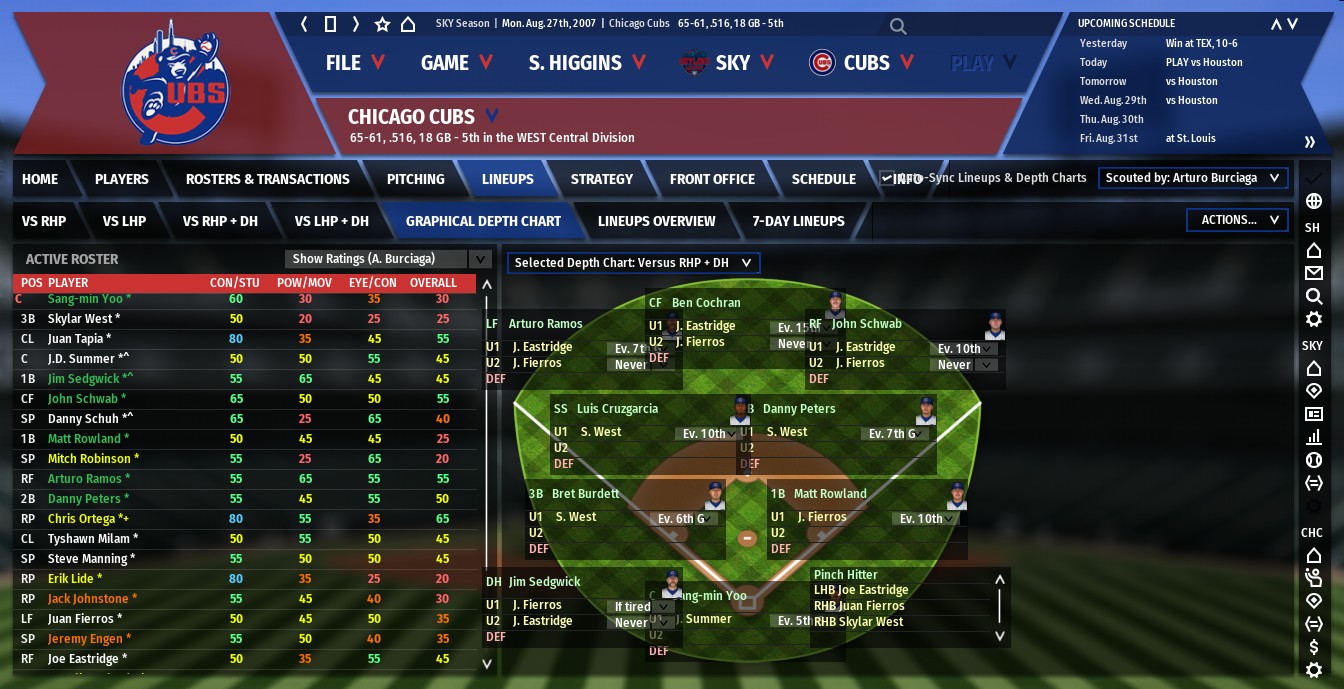Image resolution: width=1344 pixels, height=689 pixels.
Task: Click the search magnifier in top bar
Action: point(898,27)
